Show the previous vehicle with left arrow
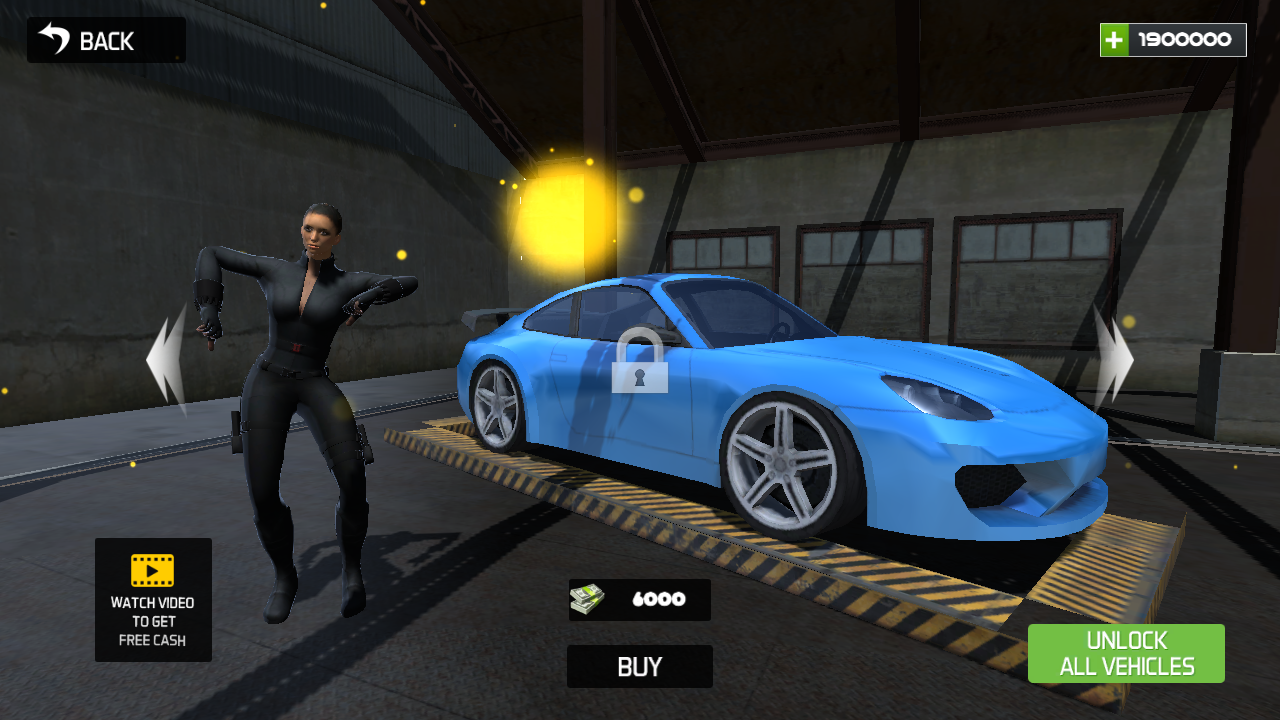Screen dimensions: 1280x720 [x=167, y=360]
